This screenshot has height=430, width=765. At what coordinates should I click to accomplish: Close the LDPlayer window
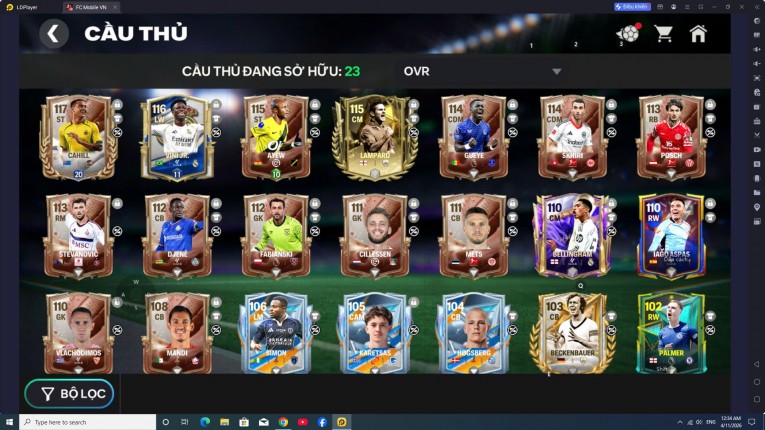point(755,6)
